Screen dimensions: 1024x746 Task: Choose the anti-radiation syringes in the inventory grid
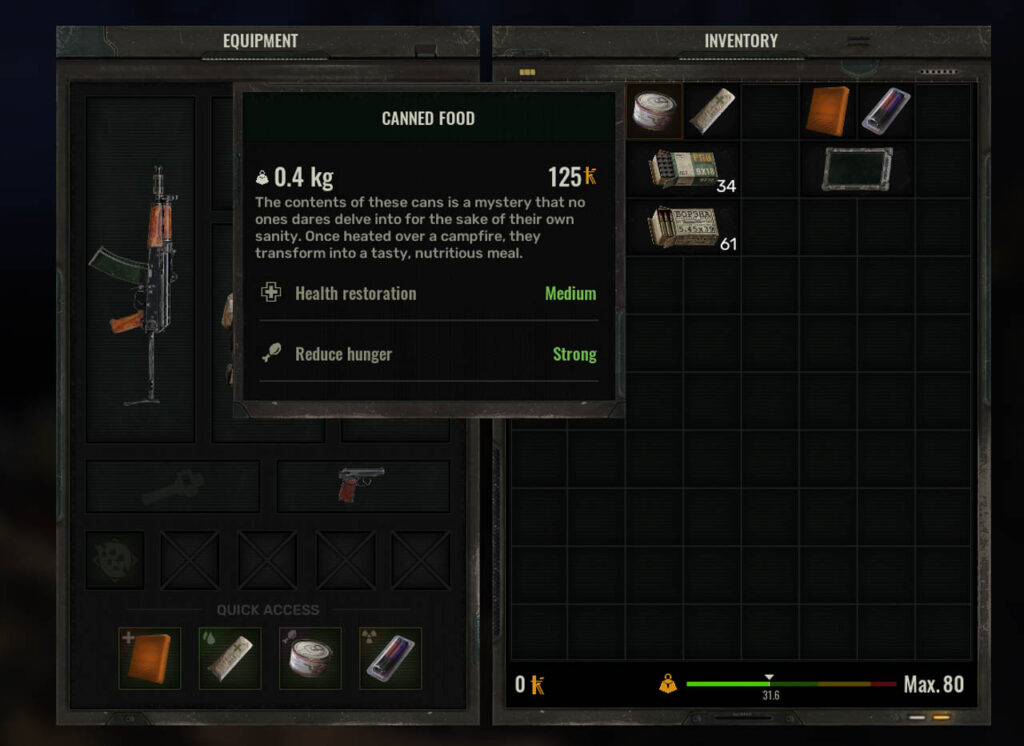click(886, 110)
